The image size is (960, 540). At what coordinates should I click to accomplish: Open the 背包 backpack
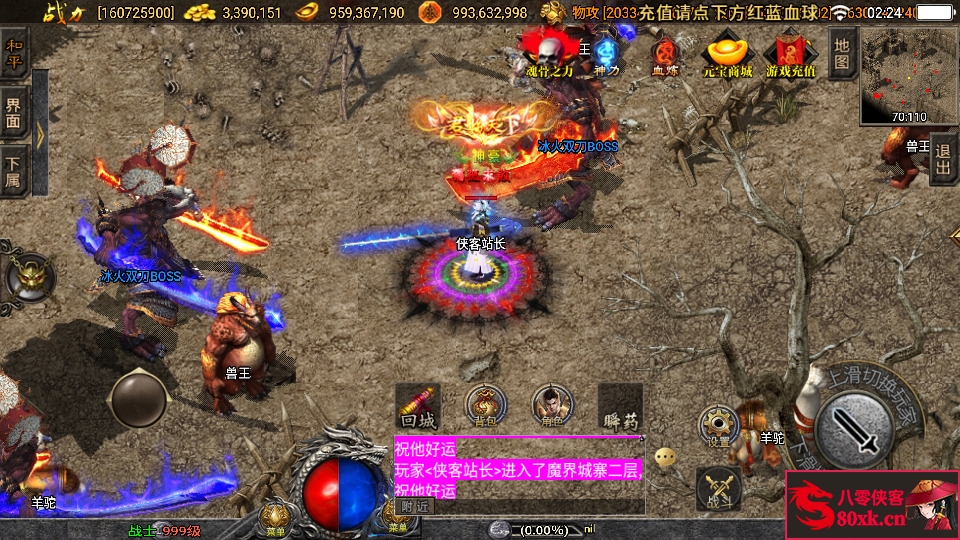point(486,407)
